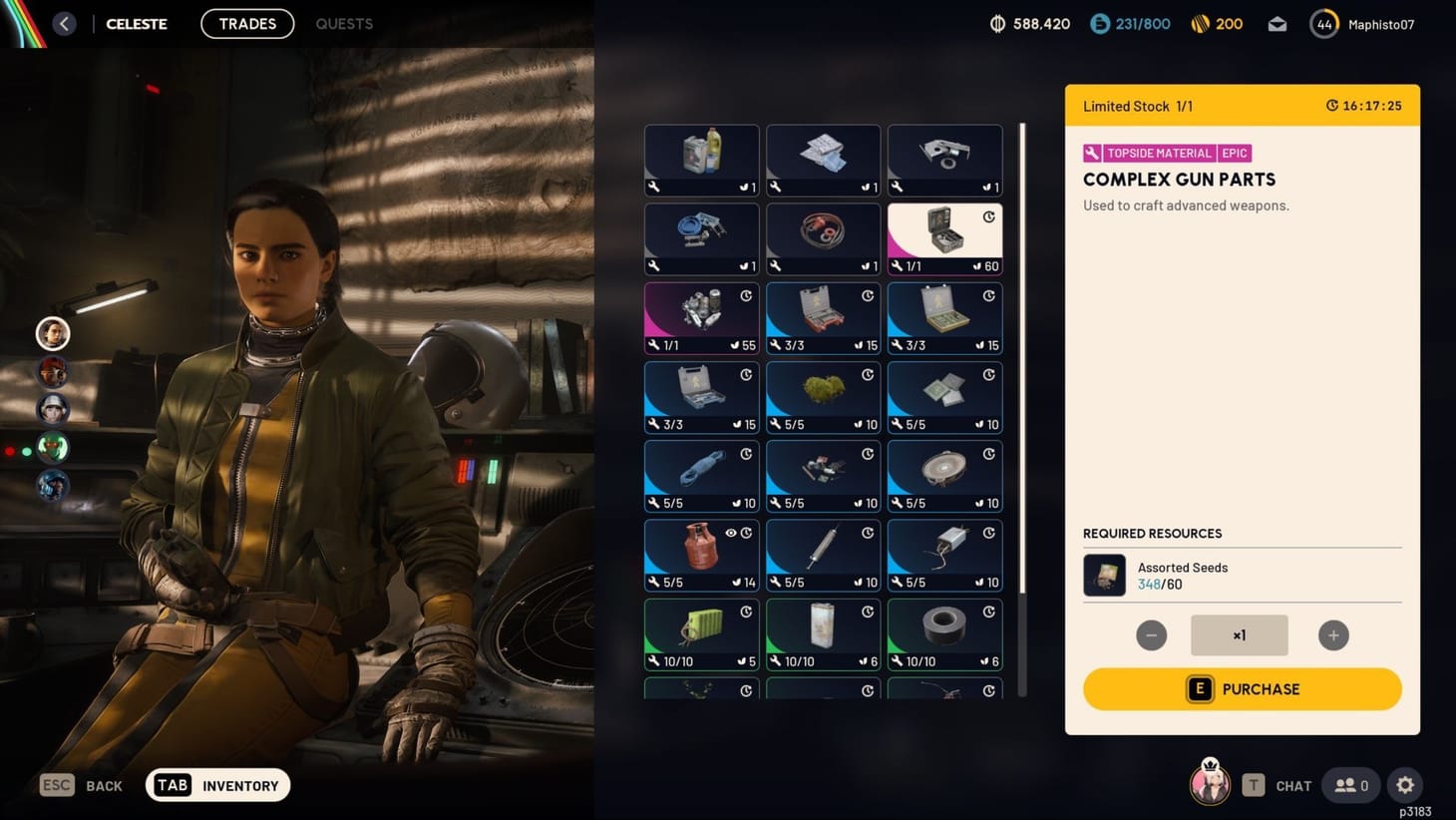The height and width of the screenshot is (820, 1456).
Task: Select the magenta limited-stock item thumbnail
Action: point(701,317)
